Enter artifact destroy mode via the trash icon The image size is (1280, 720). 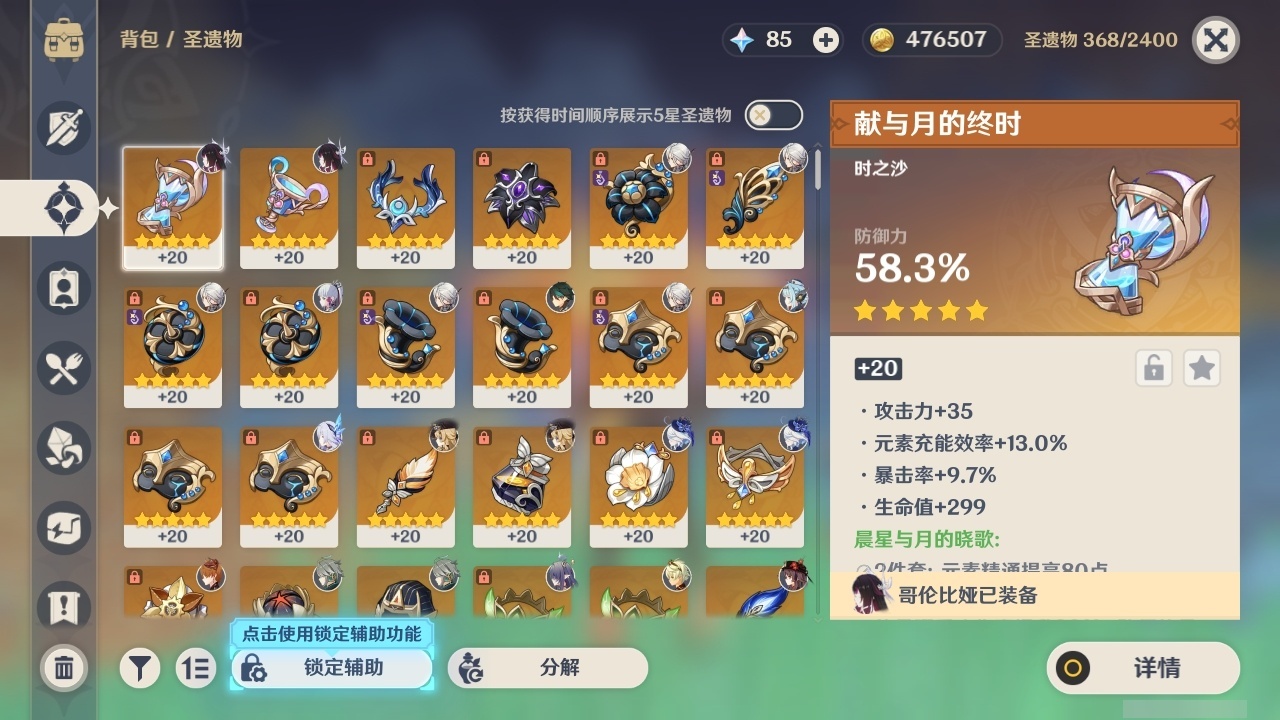[x=64, y=668]
